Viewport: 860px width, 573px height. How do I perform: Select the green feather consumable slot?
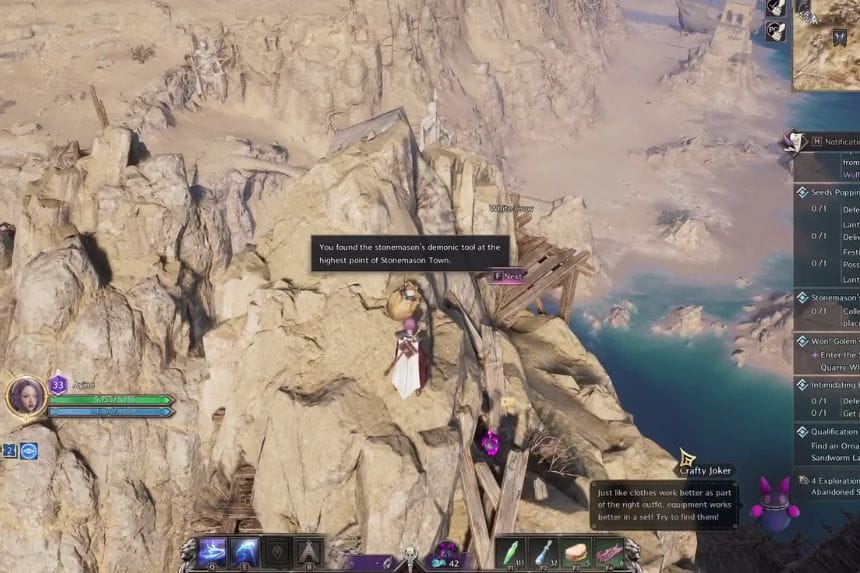(x=510, y=552)
